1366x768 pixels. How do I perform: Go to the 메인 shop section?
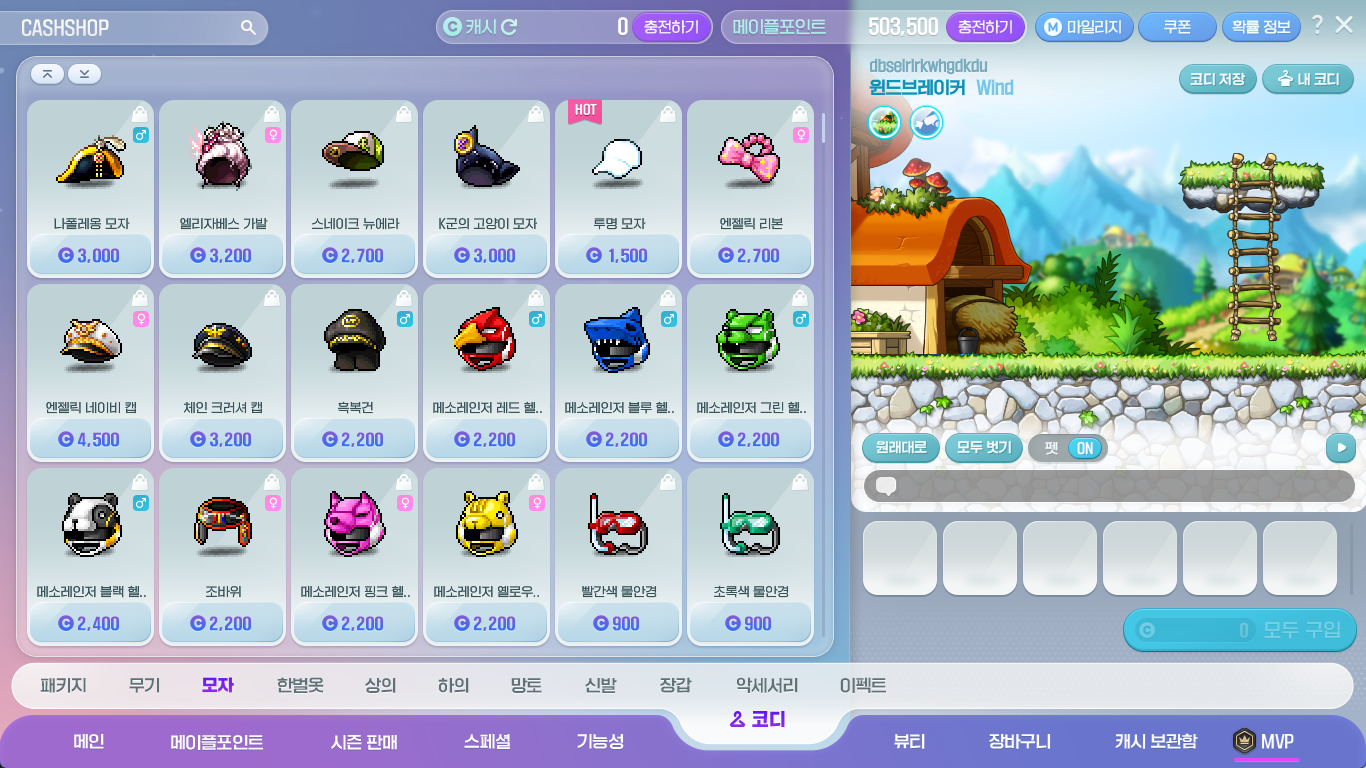click(89, 741)
